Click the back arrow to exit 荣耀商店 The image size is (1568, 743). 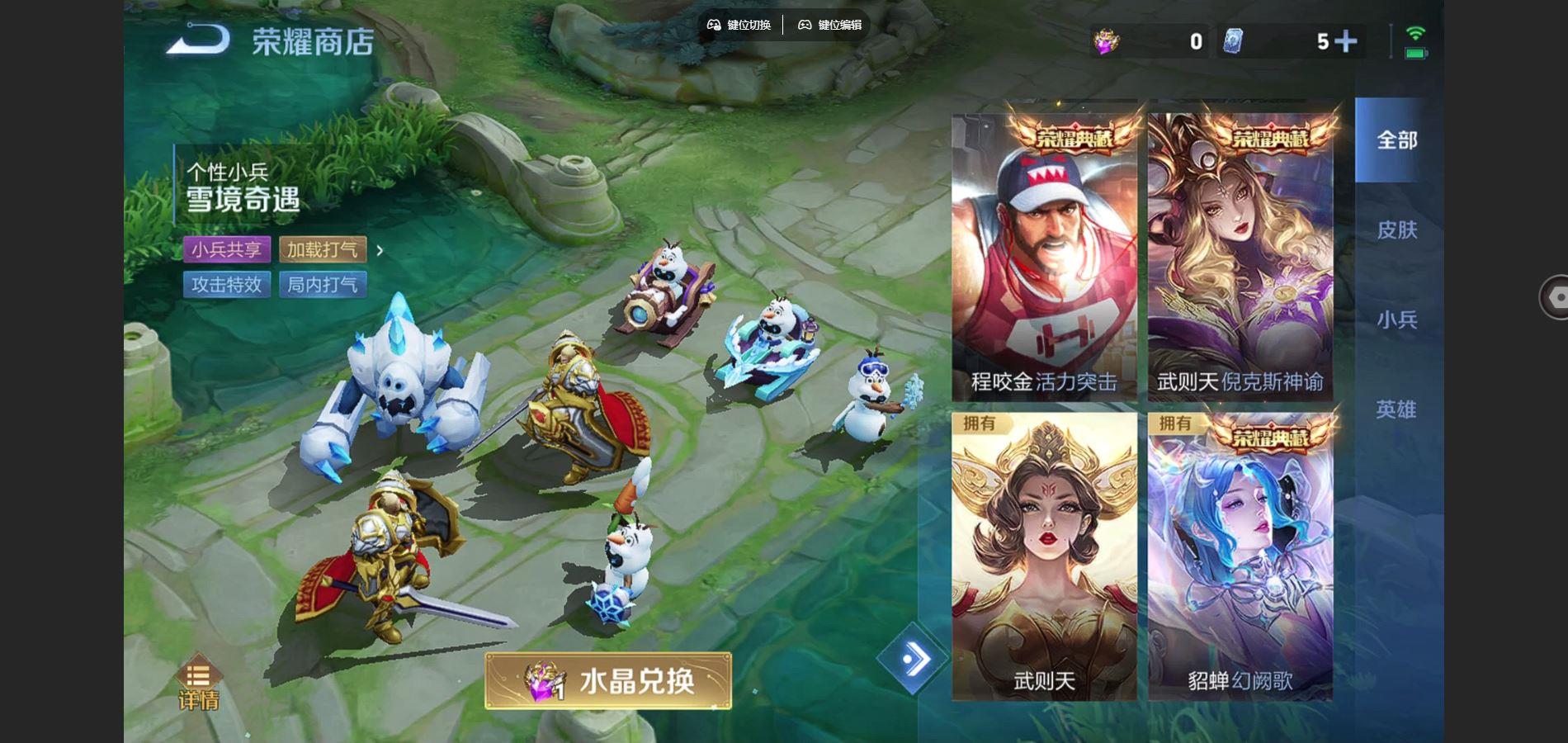[x=201, y=37]
